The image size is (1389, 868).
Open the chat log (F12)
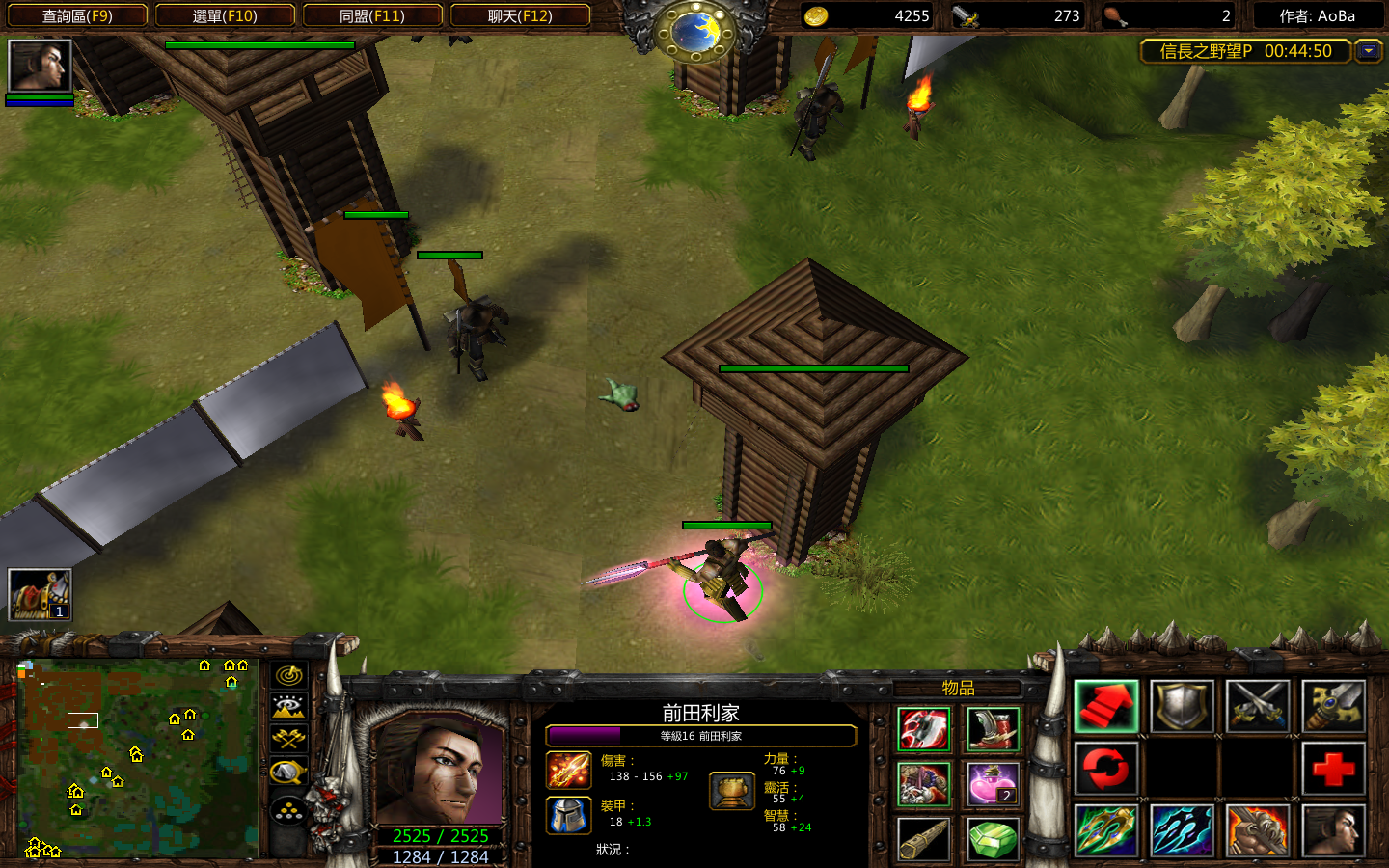click(x=520, y=15)
